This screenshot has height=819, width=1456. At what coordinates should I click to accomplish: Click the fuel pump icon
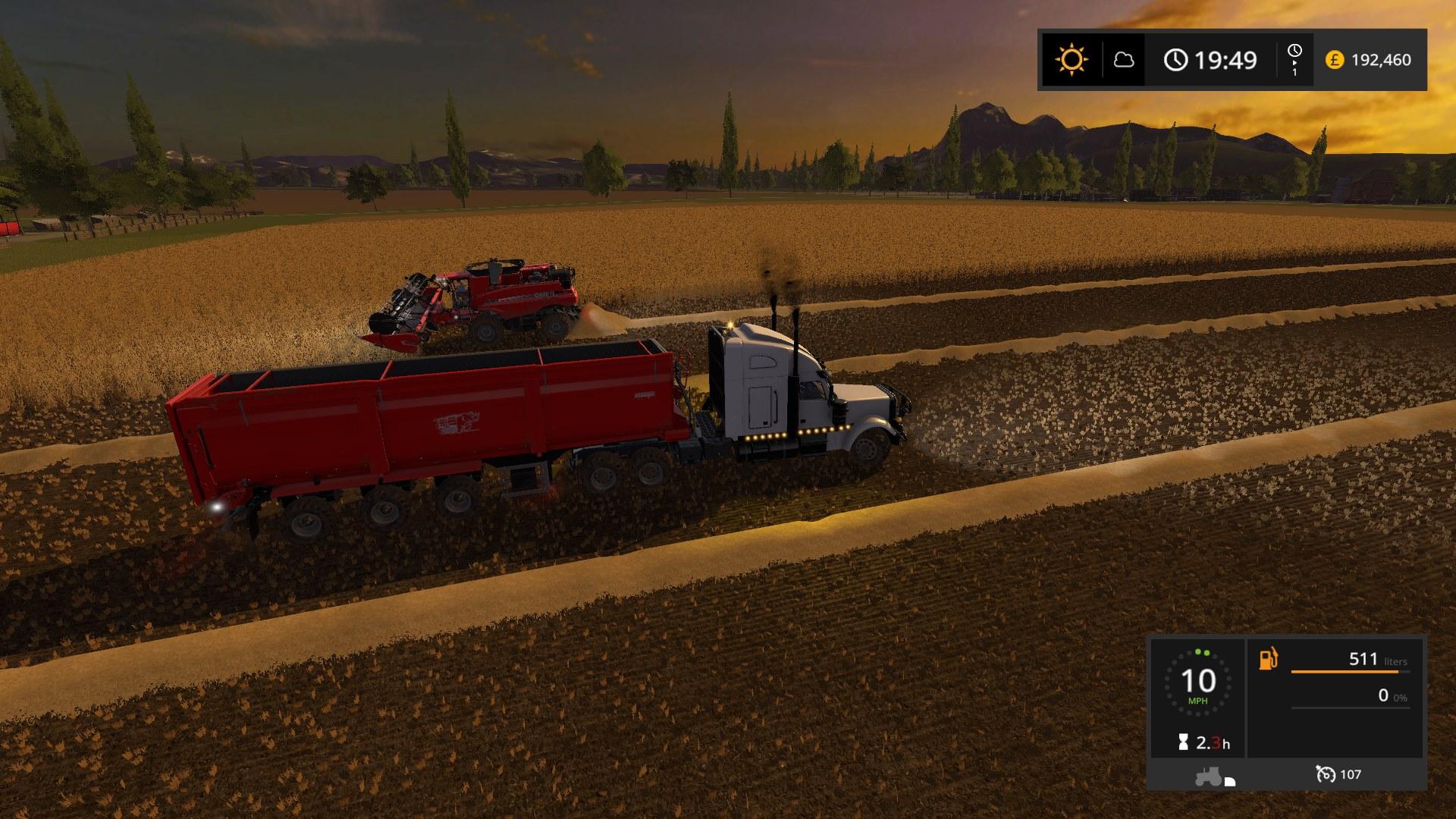pyautogui.click(x=1268, y=658)
